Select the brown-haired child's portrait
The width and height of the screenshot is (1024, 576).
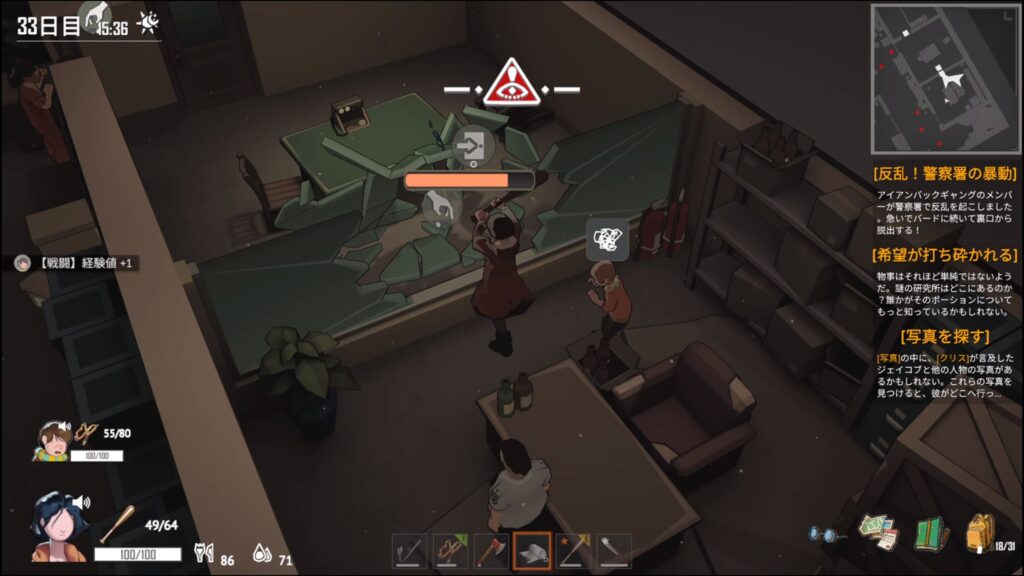[x=53, y=440]
